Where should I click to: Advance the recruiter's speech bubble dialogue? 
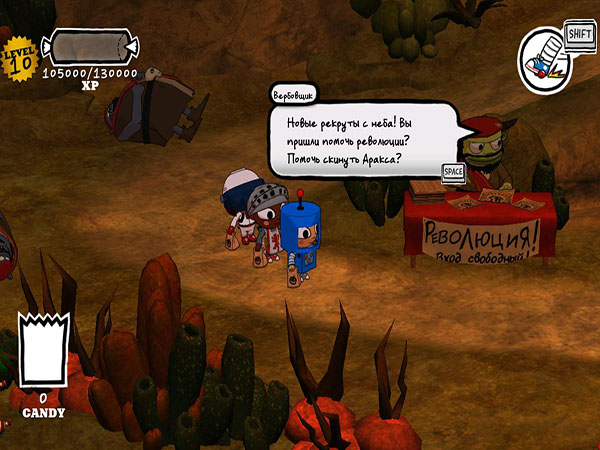pos(452,172)
